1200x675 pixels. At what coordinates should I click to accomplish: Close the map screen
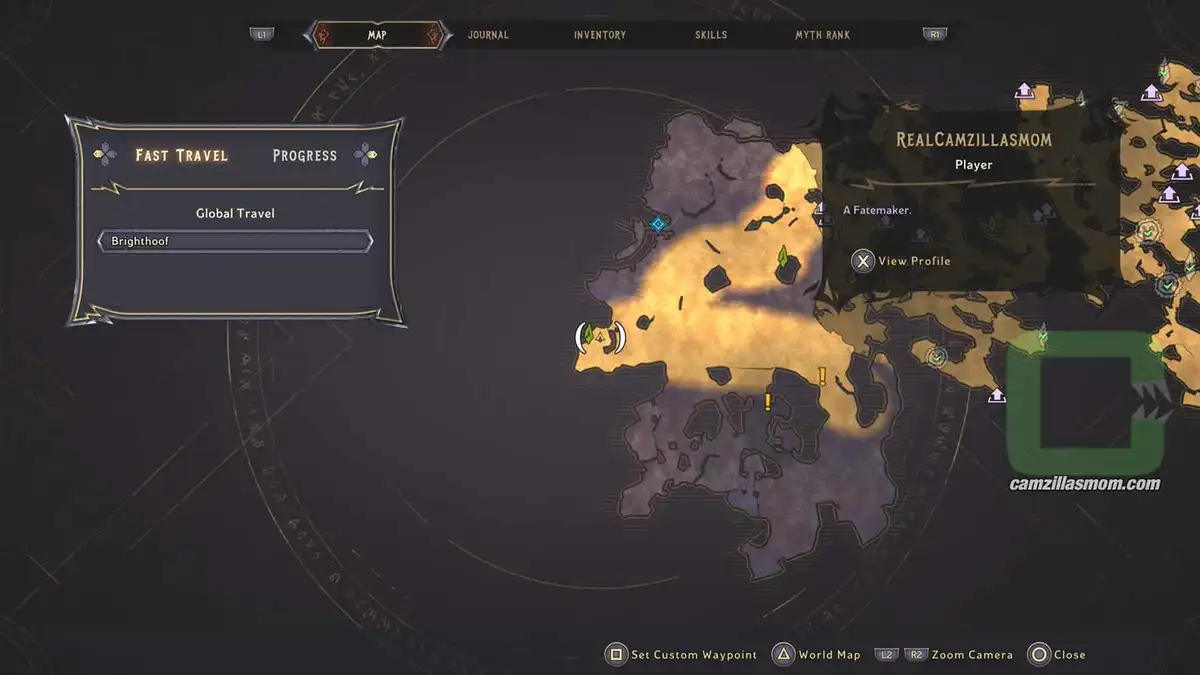point(1056,655)
